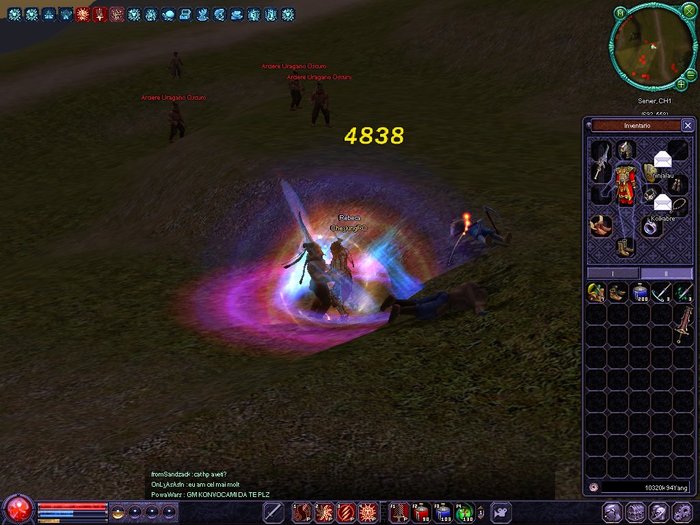Viewport: 700px width, 525px height.
Task: Select the blue potion stack in inventory
Action: pos(640,292)
